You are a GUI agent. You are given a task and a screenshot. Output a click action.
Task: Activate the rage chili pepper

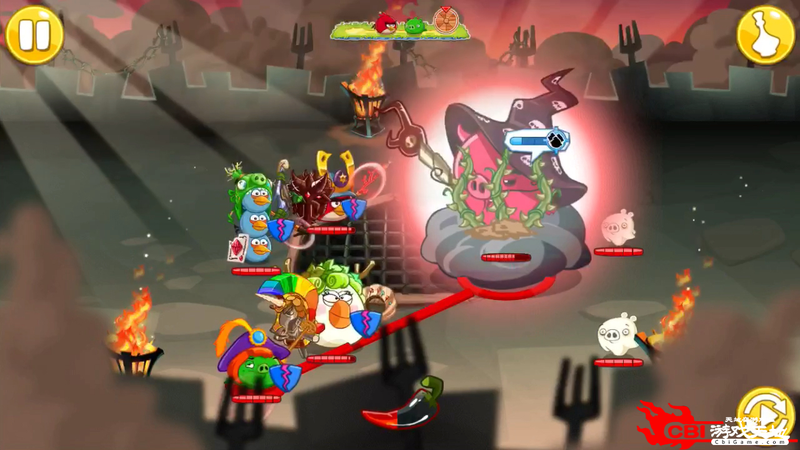pyautogui.click(x=404, y=405)
